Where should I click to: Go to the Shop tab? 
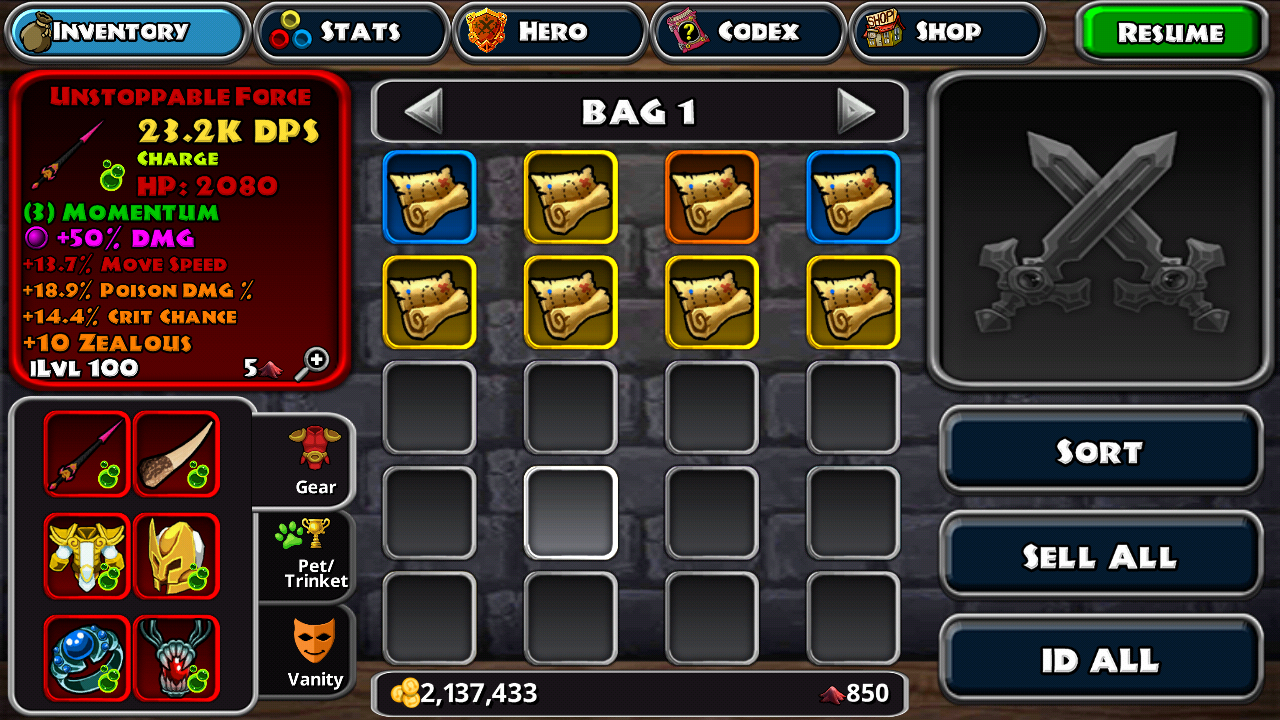[x=946, y=32]
